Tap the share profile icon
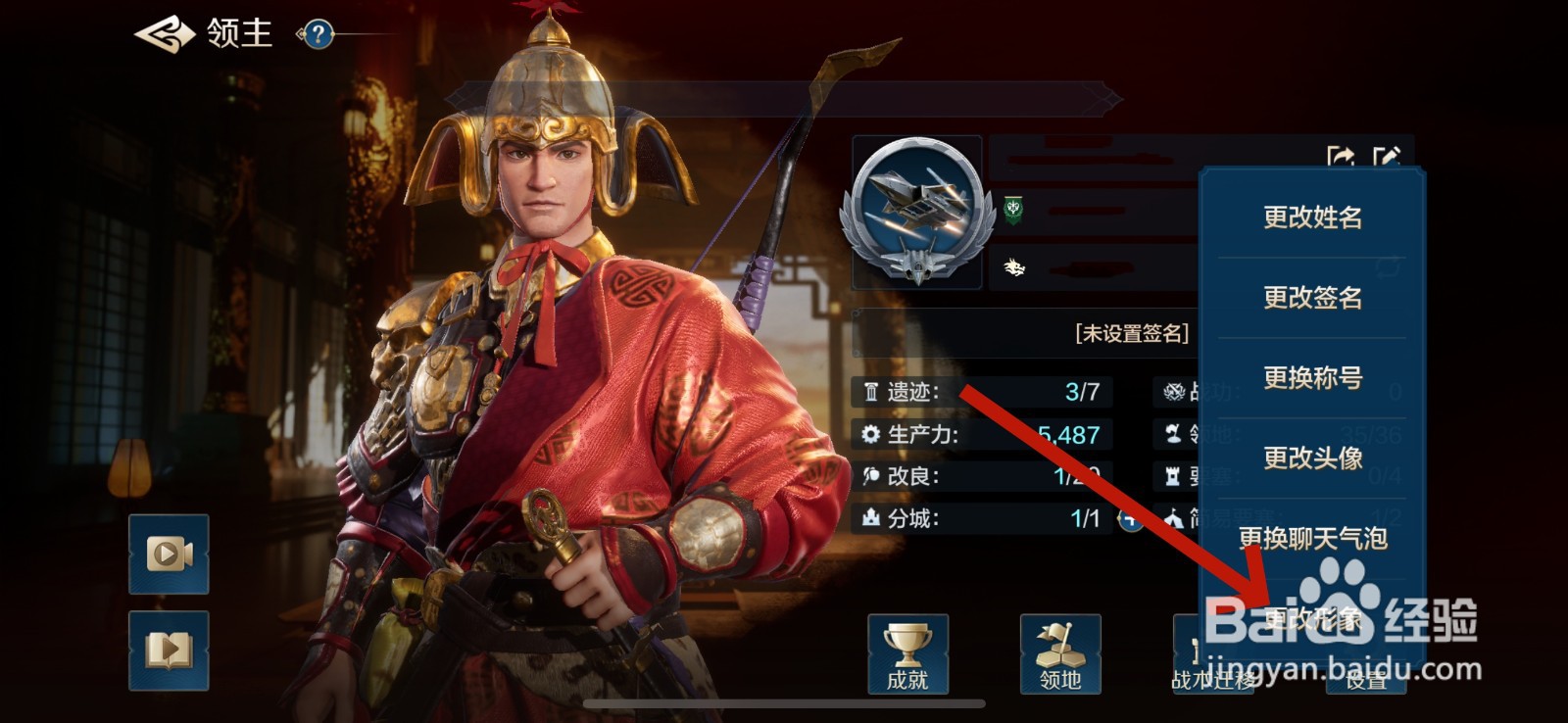 (1342, 154)
